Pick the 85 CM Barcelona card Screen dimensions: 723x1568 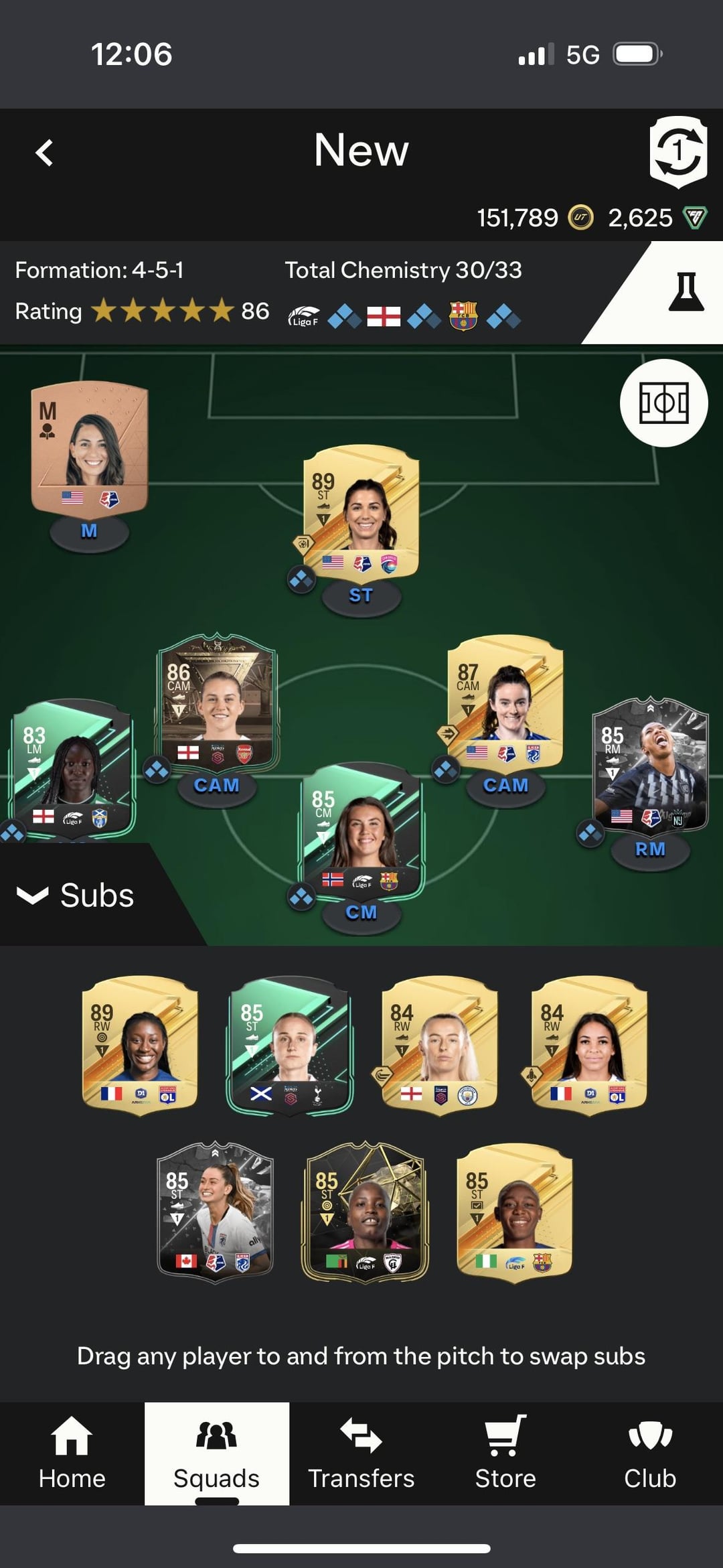point(361,831)
